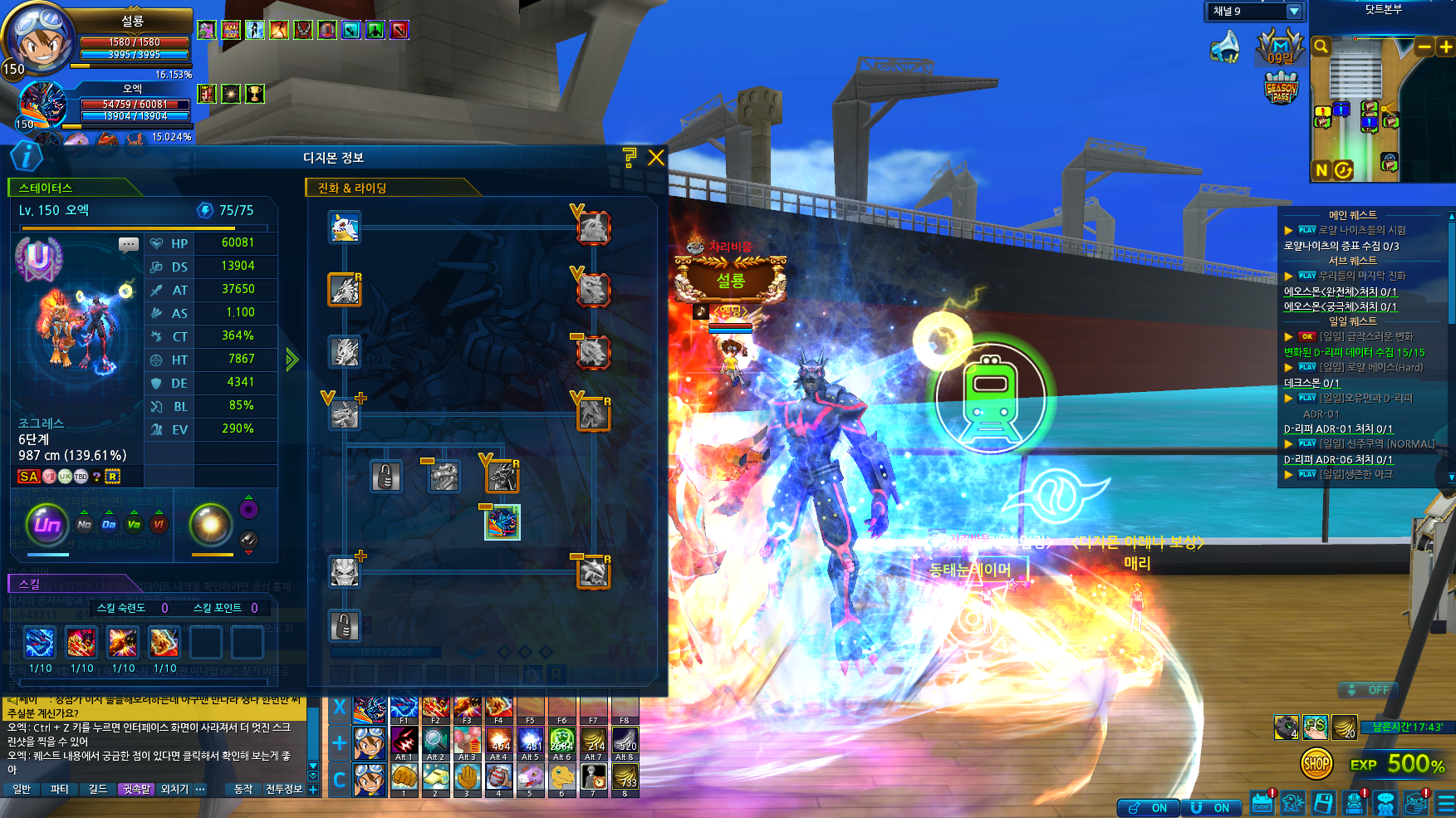Open the hamburger main menu icon
Image resolution: width=1456 pixels, height=818 pixels.
tap(1446, 803)
